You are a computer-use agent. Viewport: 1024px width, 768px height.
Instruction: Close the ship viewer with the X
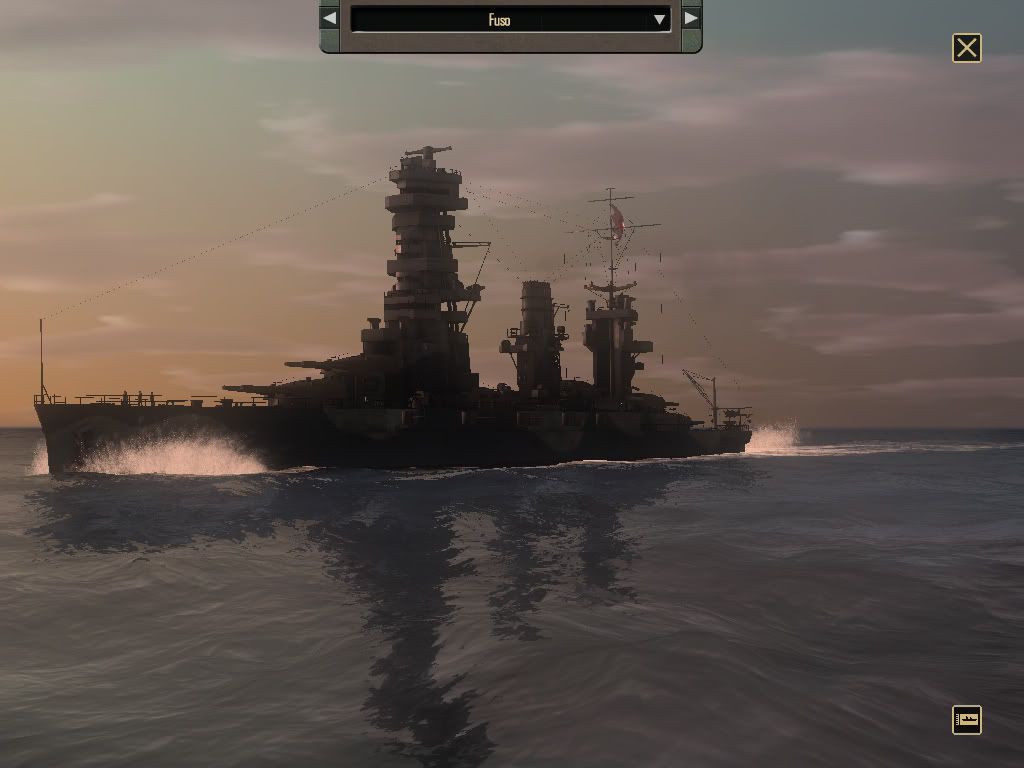point(967,48)
